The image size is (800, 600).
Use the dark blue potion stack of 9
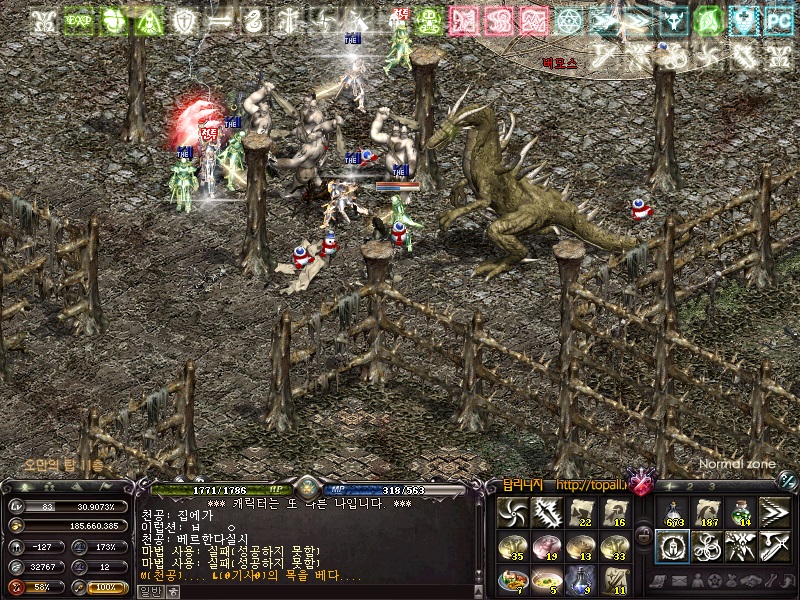point(580,580)
